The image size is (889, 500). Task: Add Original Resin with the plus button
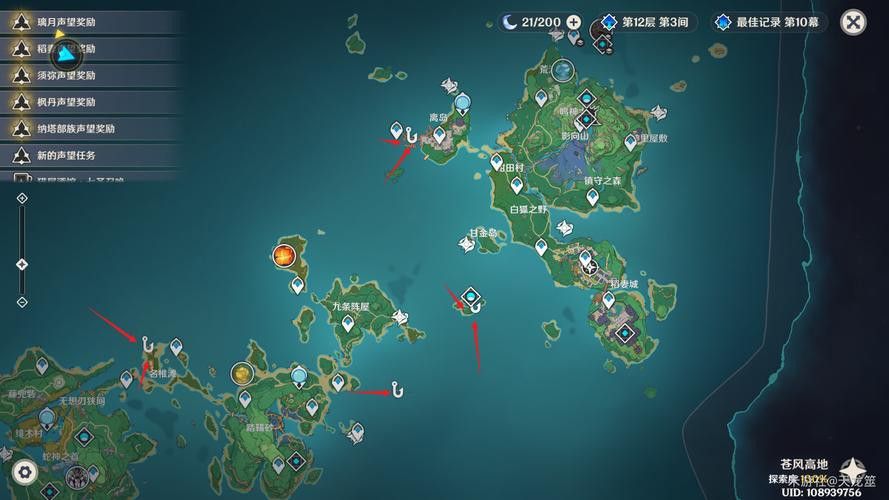(x=573, y=21)
